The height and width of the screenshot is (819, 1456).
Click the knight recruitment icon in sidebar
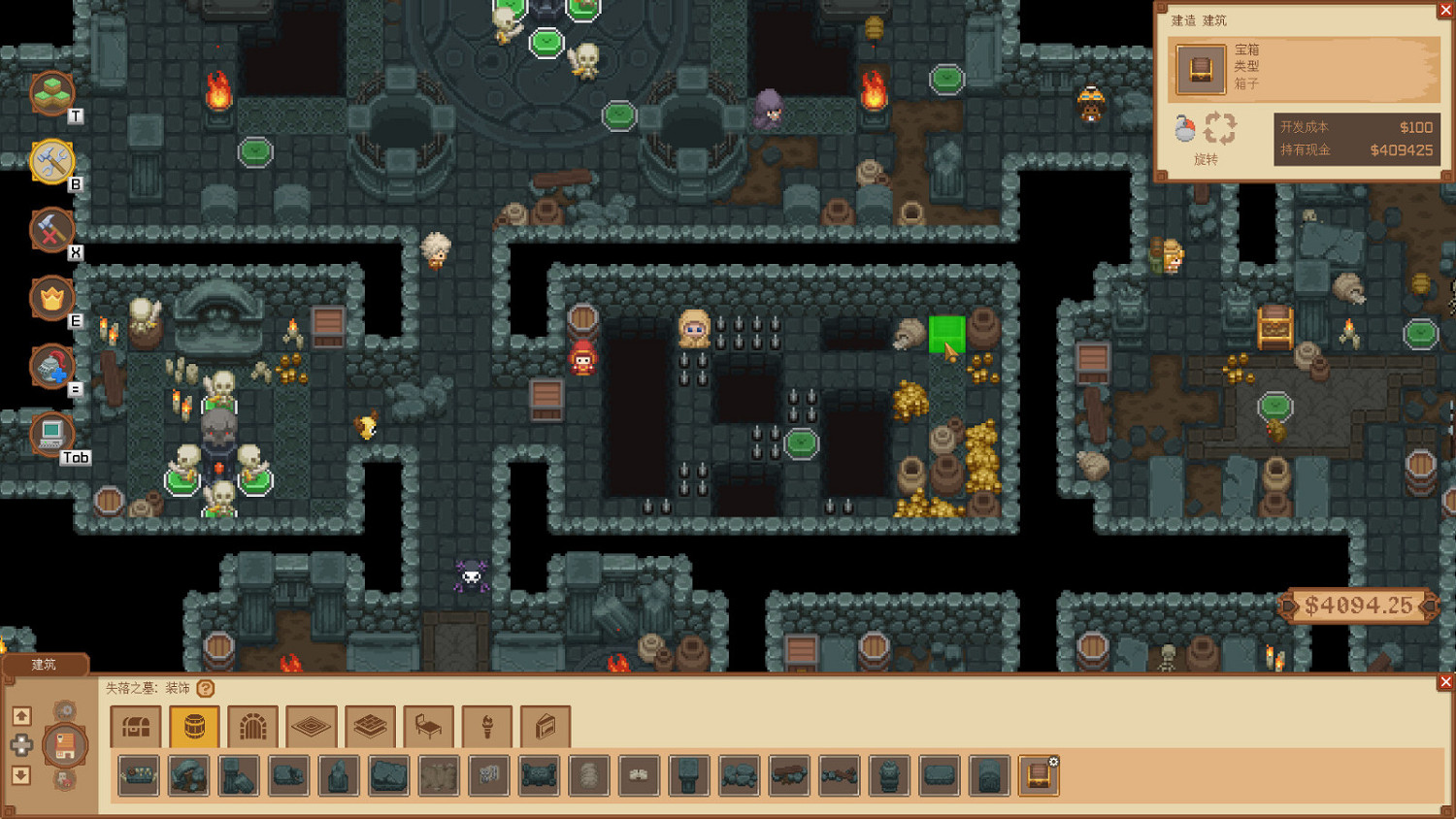(x=50, y=368)
